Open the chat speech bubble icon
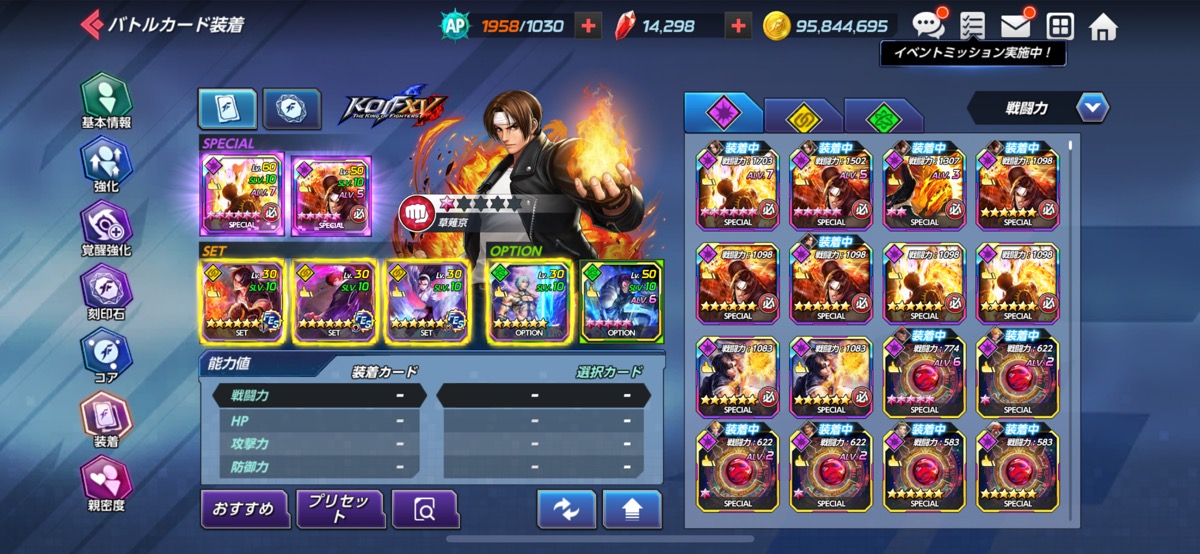 pyautogui.click(x=927, y=25)
